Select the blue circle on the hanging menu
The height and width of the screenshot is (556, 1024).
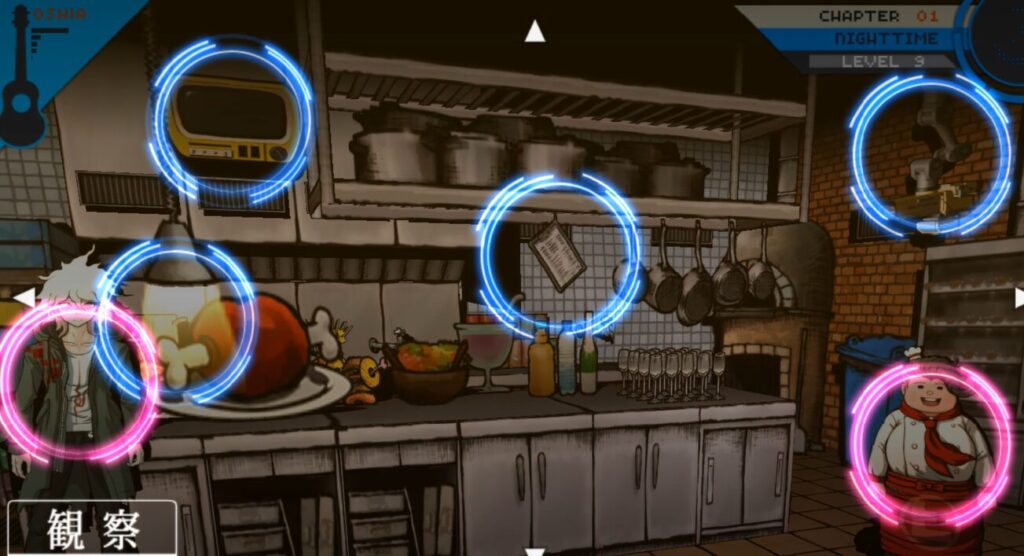[x=558, y=256]
